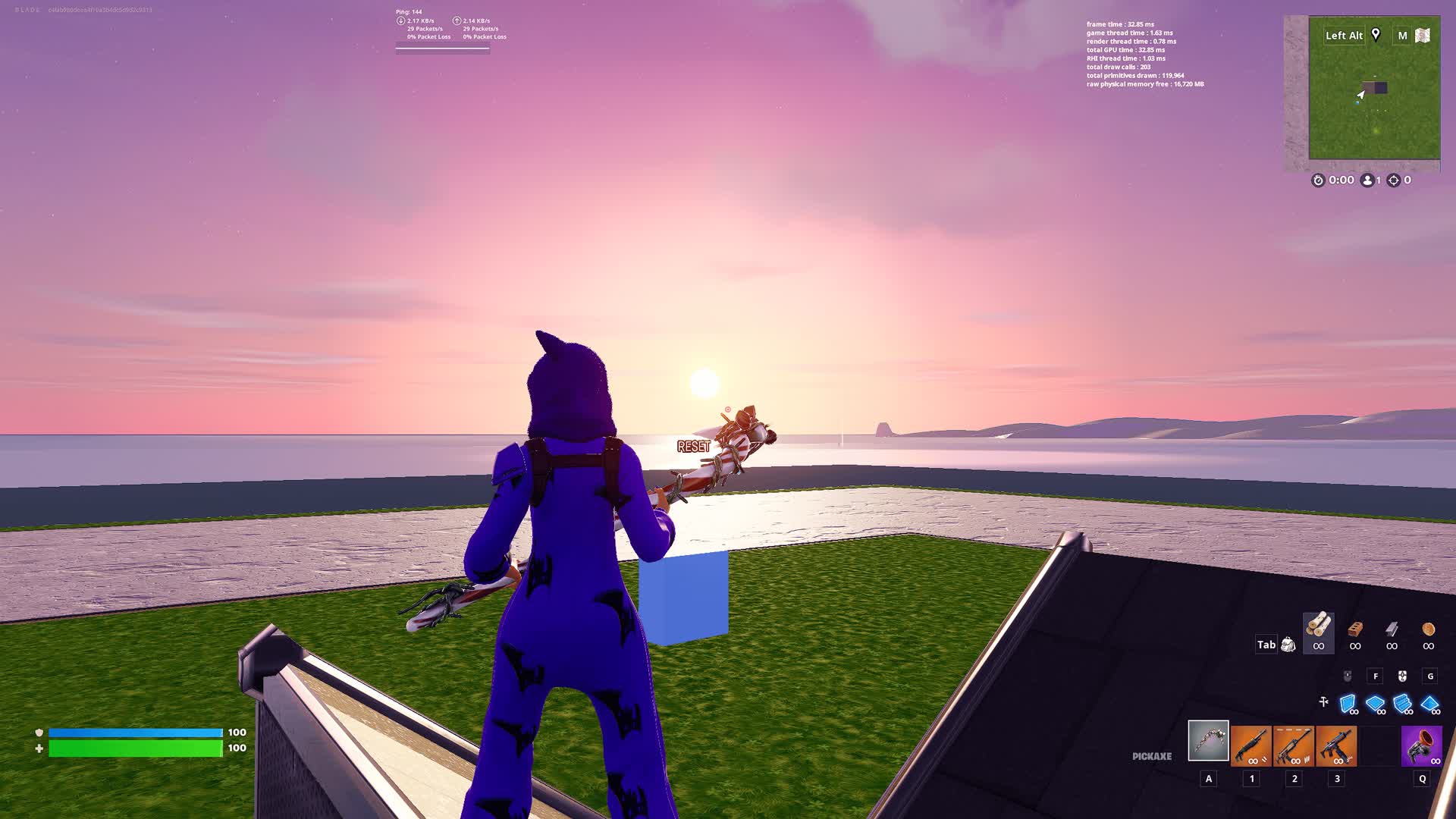This screenshot has height=819, width=1456.
Task: Click the Left Alt keybind button on the minimap
Action: coord(1343,35)
